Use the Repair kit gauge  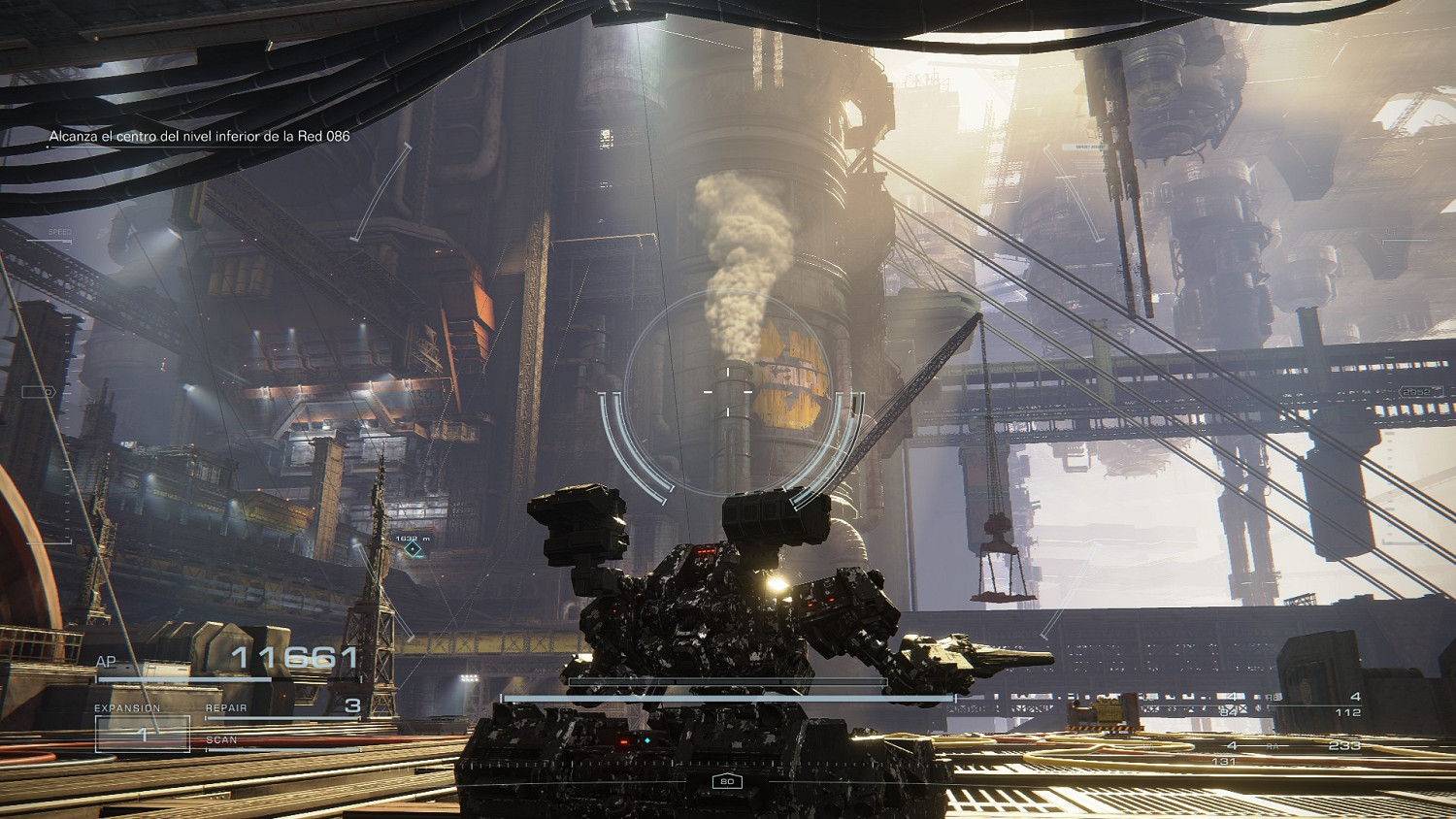click(282, 709)
